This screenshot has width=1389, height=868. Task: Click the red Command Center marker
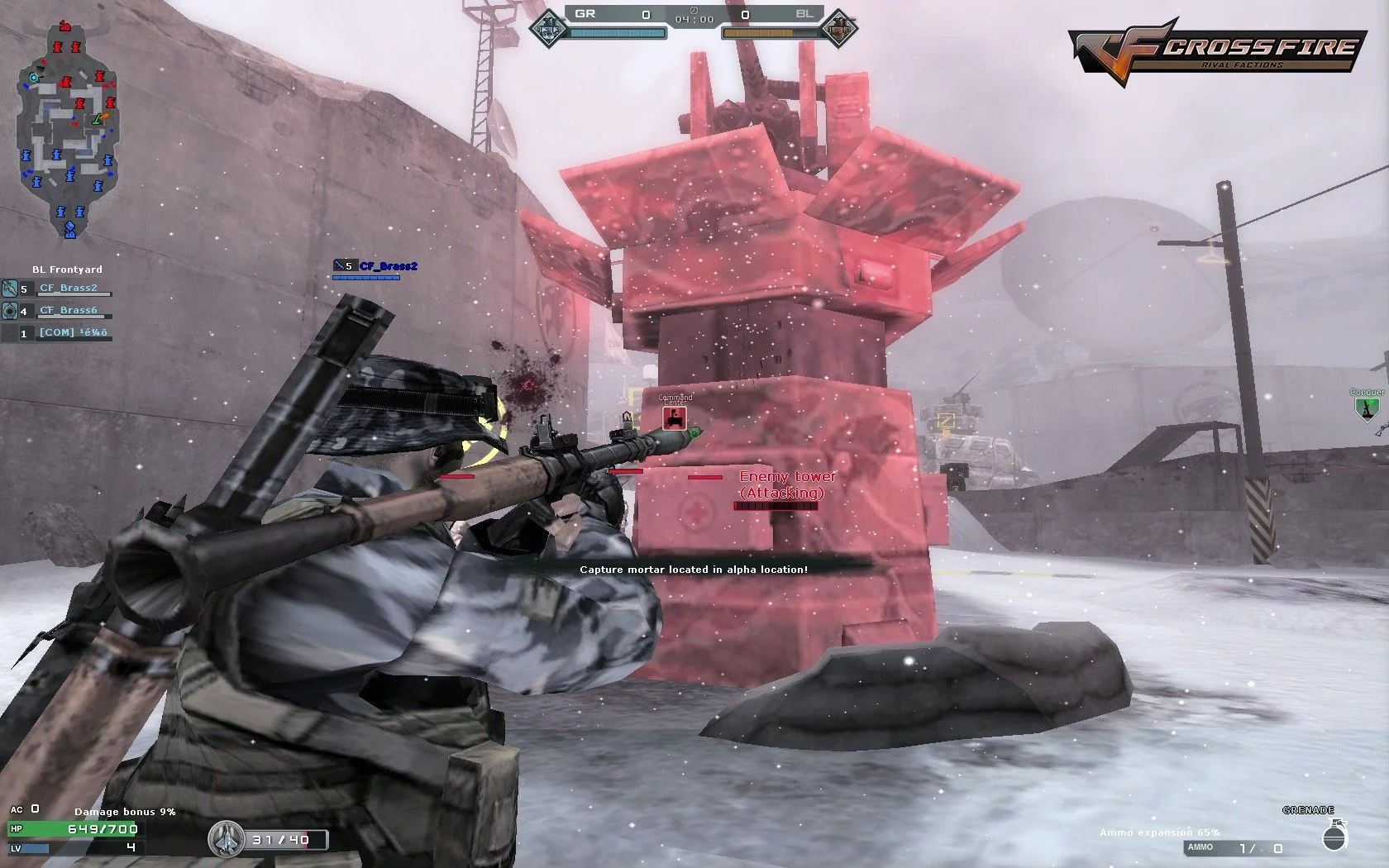[x=675, y=418]
